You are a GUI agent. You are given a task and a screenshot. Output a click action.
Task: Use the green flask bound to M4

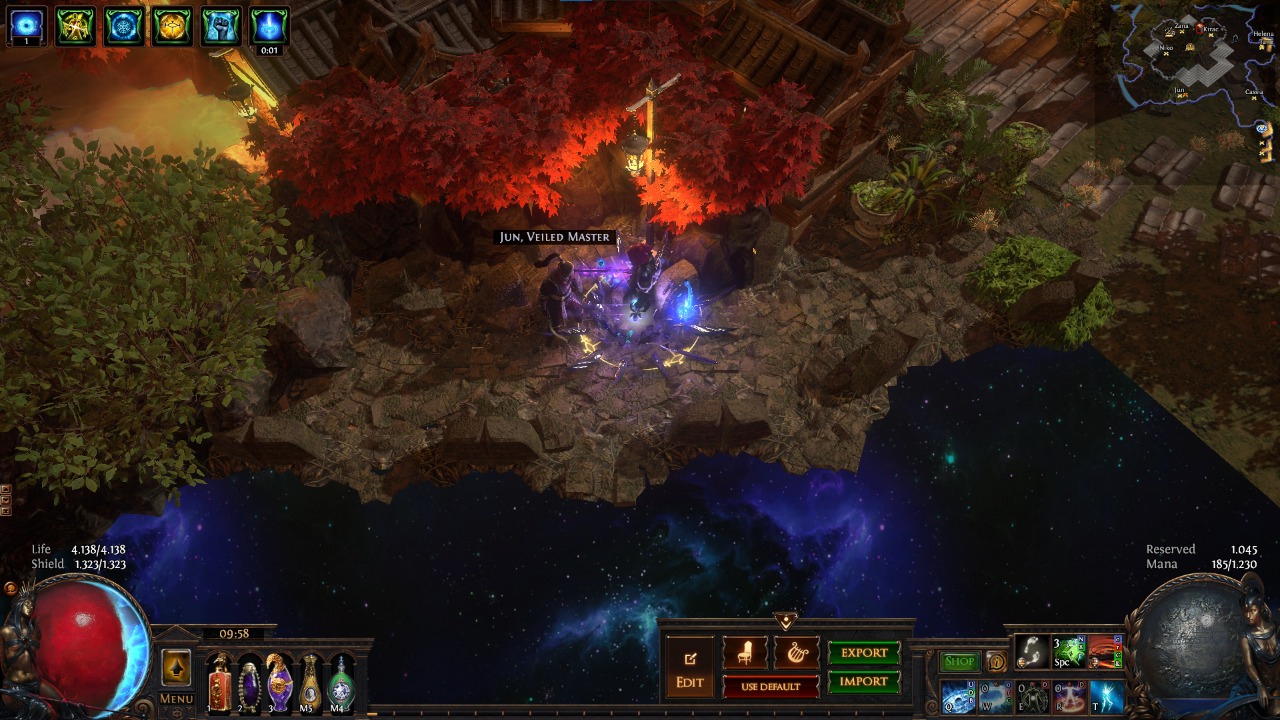tap(341, 683)
